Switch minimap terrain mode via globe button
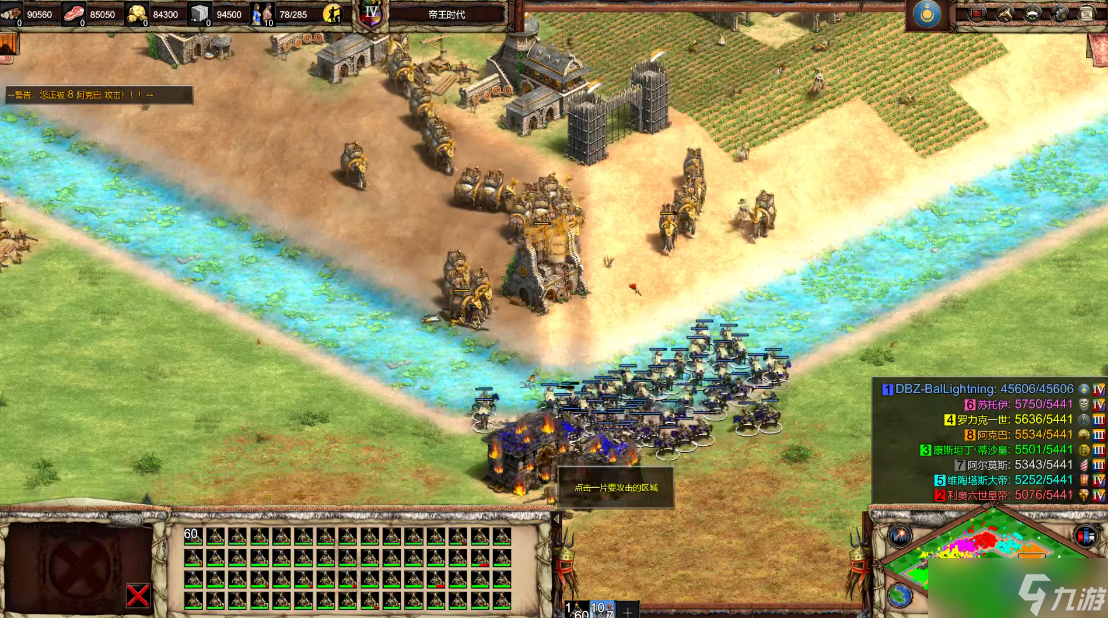The image size is (1108, 618). (899, 595)
